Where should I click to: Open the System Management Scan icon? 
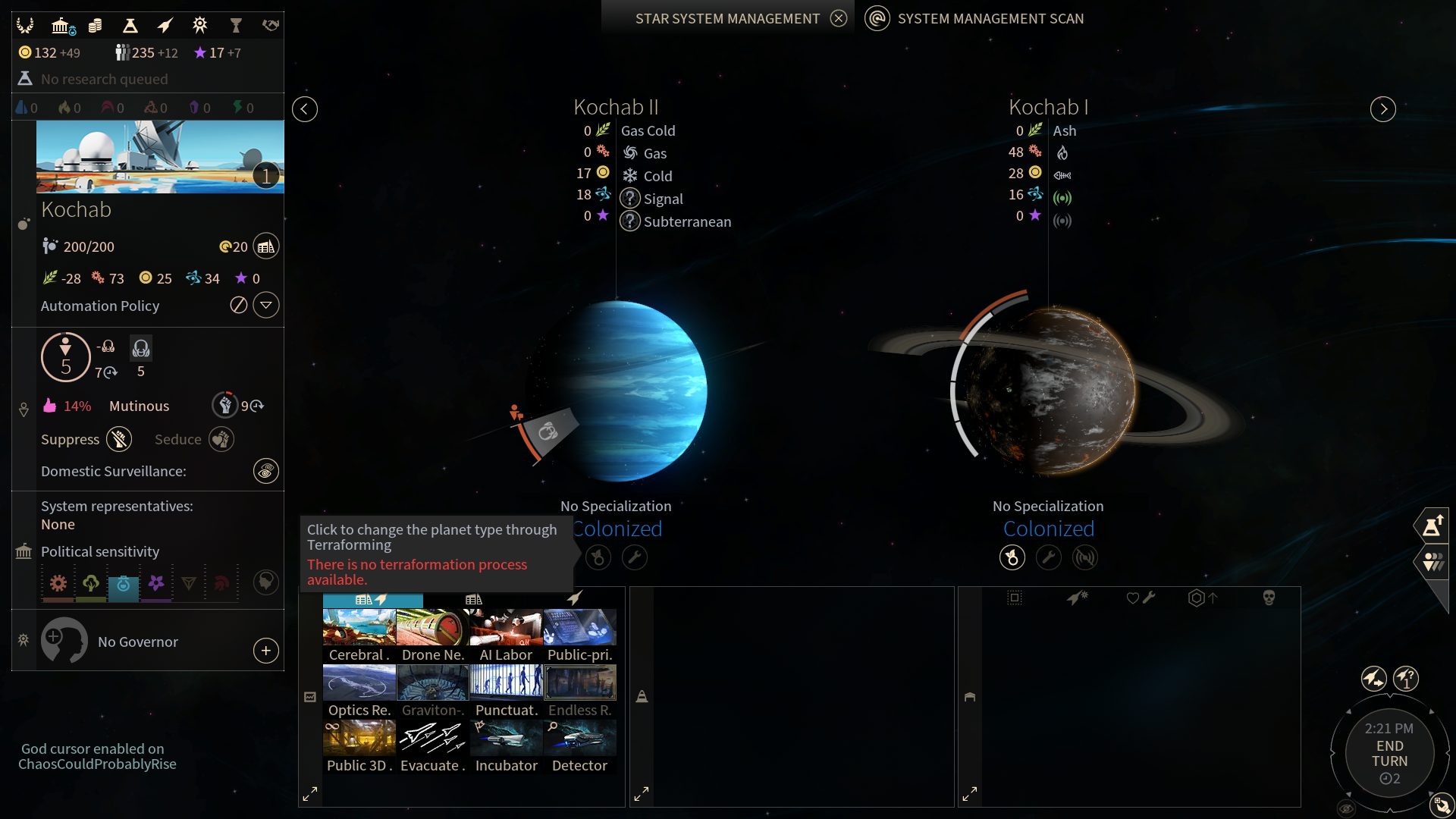878,18
